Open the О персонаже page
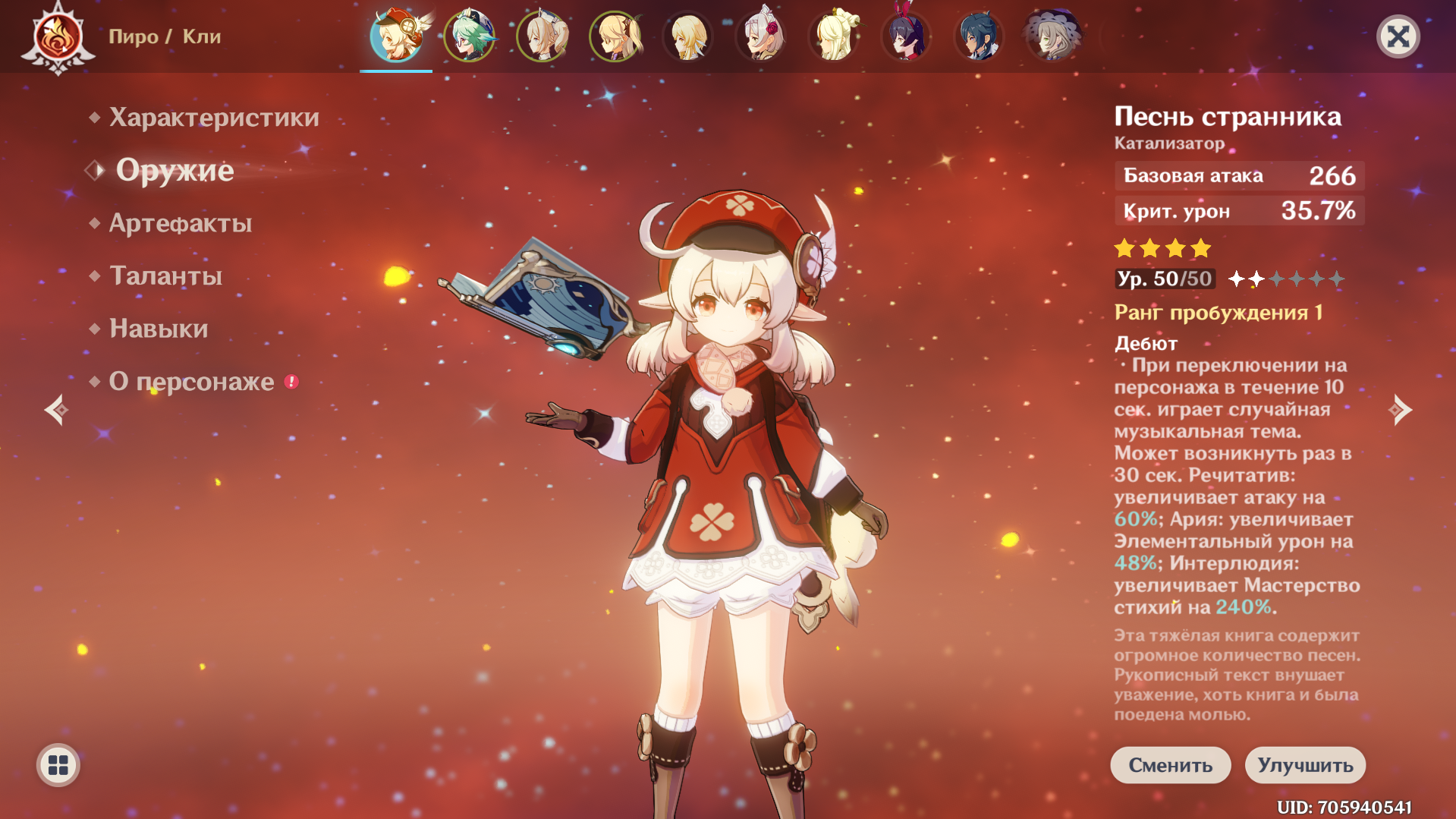 pyautogui.click(x=191, y=381)
